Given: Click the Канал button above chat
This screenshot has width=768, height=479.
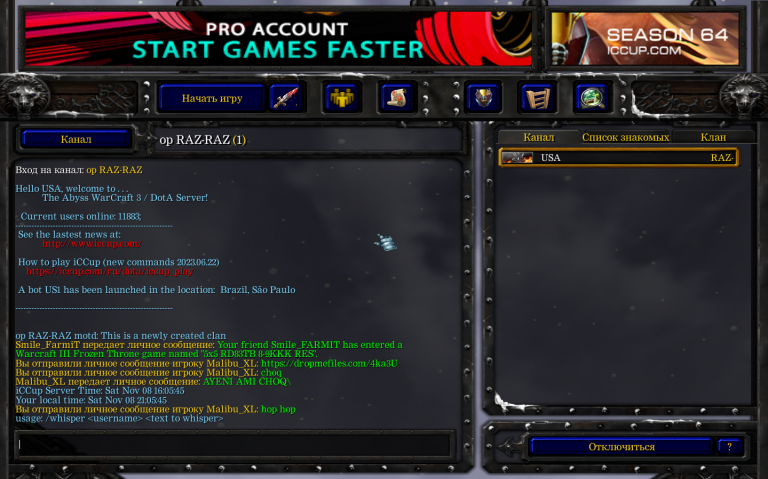Looking at the screenshot, I should coord(76,139).
